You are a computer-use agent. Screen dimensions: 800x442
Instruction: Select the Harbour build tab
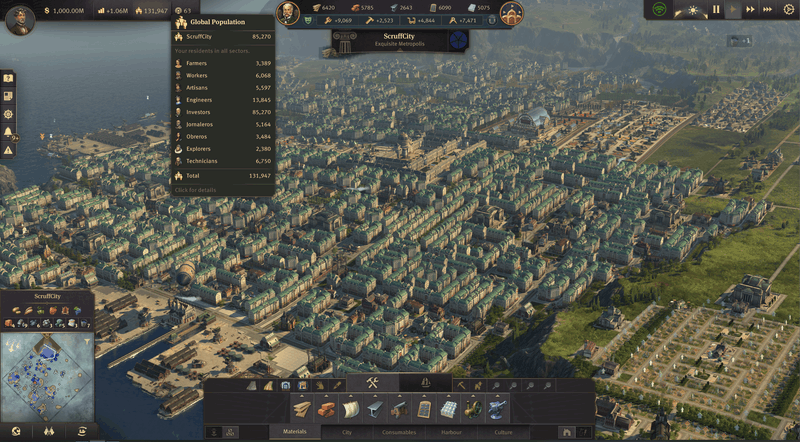point(449,432)
